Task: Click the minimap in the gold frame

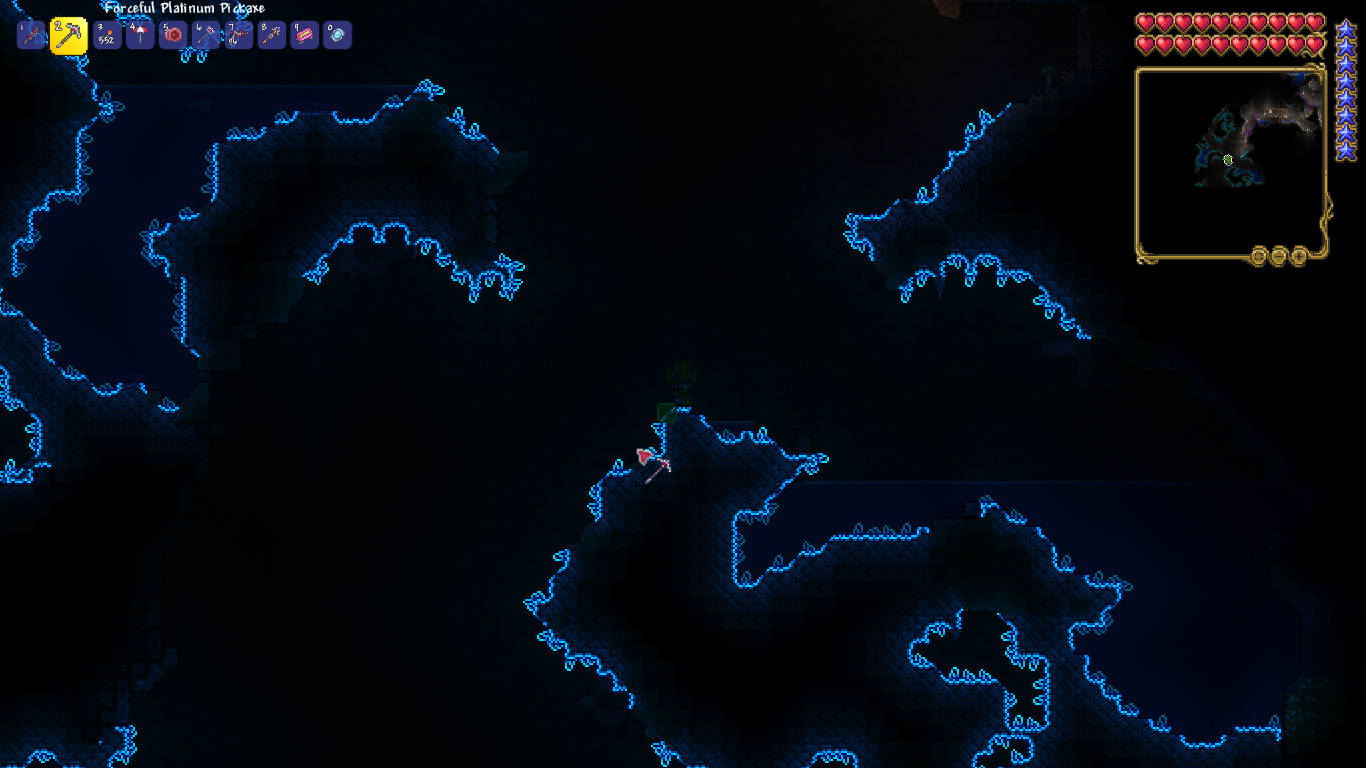Action: [1231, 162]
